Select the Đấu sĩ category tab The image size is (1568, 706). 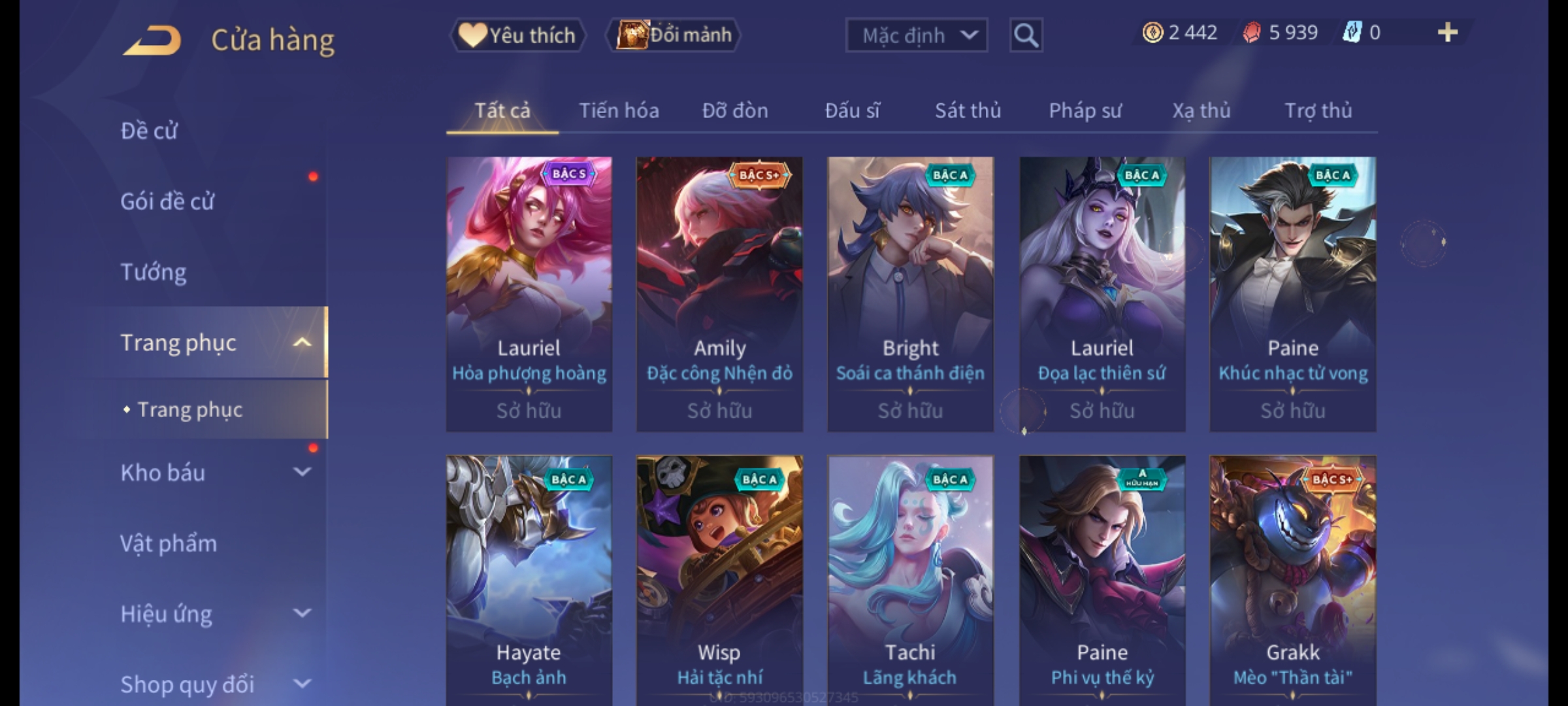click(x=852, y=110)
